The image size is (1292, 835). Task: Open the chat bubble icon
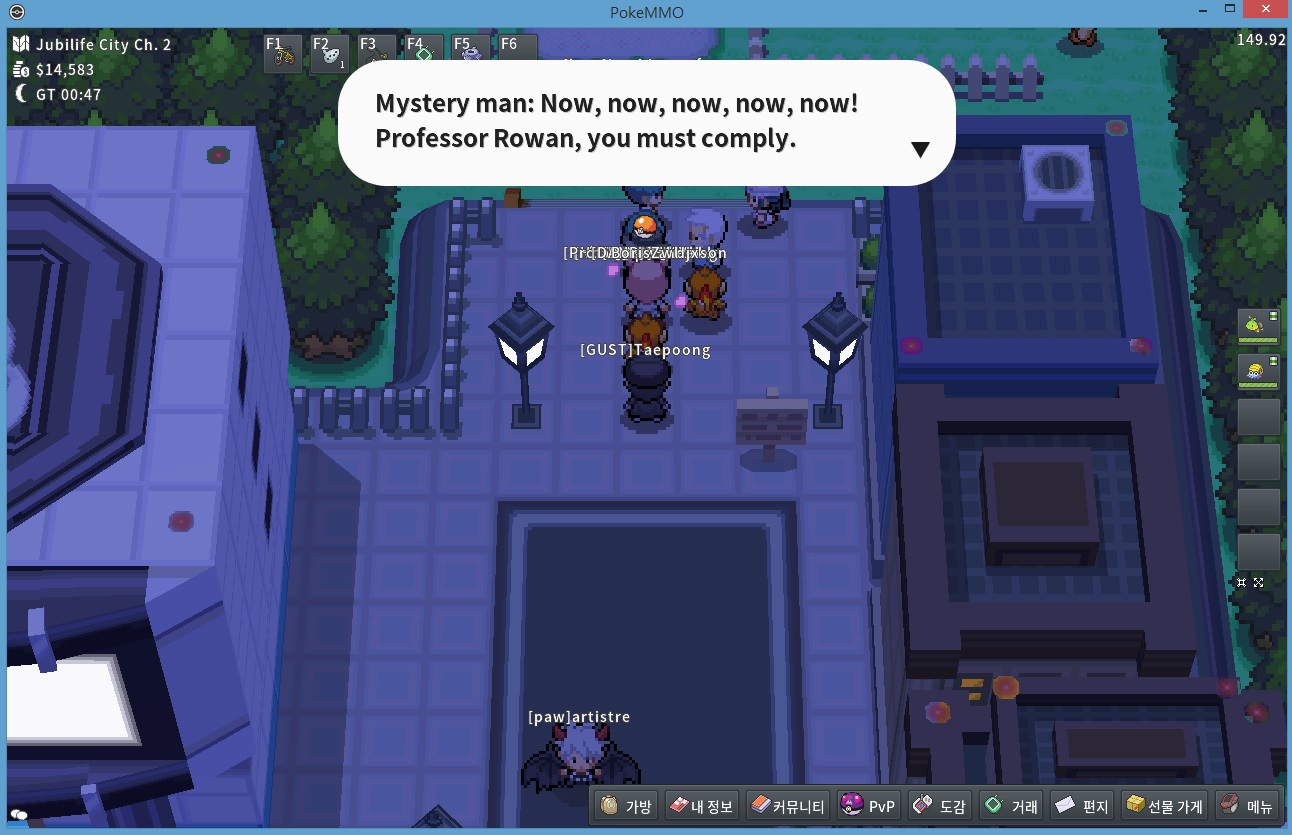coord(19,815)
